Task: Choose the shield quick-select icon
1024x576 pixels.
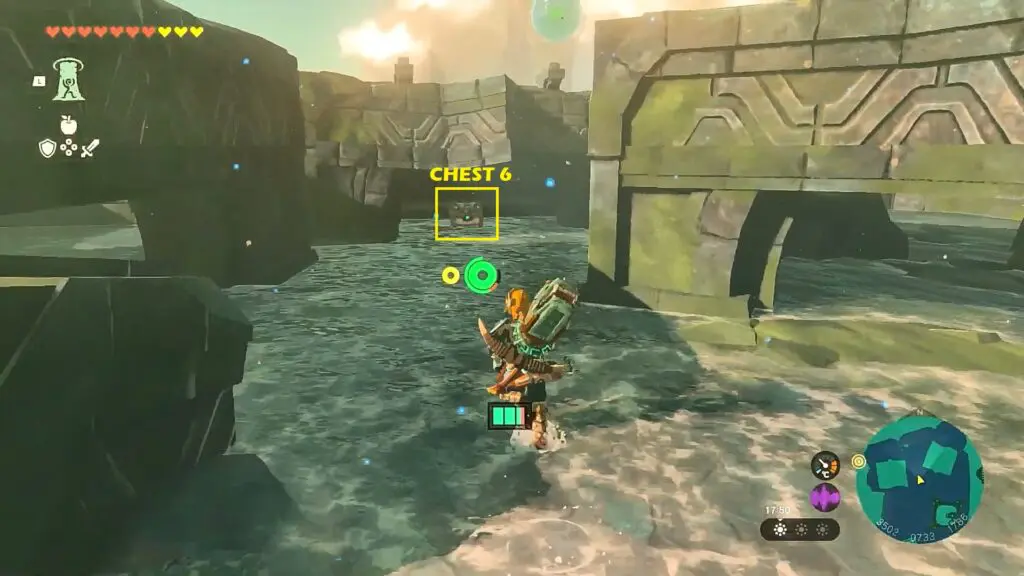Action: click(x=46, y=148)
